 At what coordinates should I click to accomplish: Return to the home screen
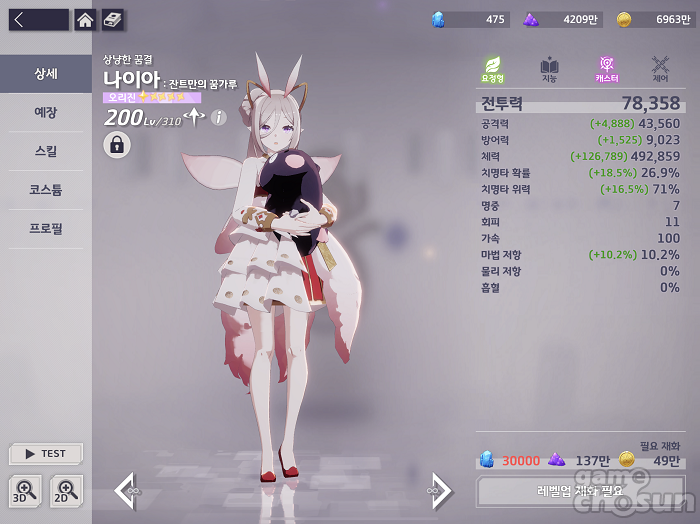[86, 20]
